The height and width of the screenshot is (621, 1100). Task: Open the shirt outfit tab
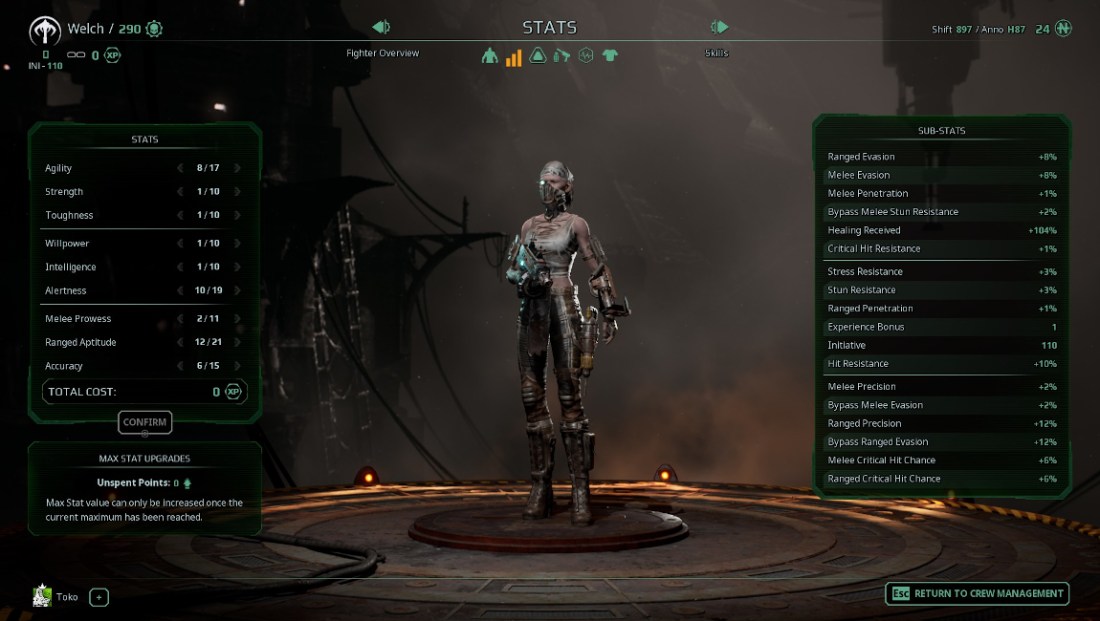click(610, 56)
